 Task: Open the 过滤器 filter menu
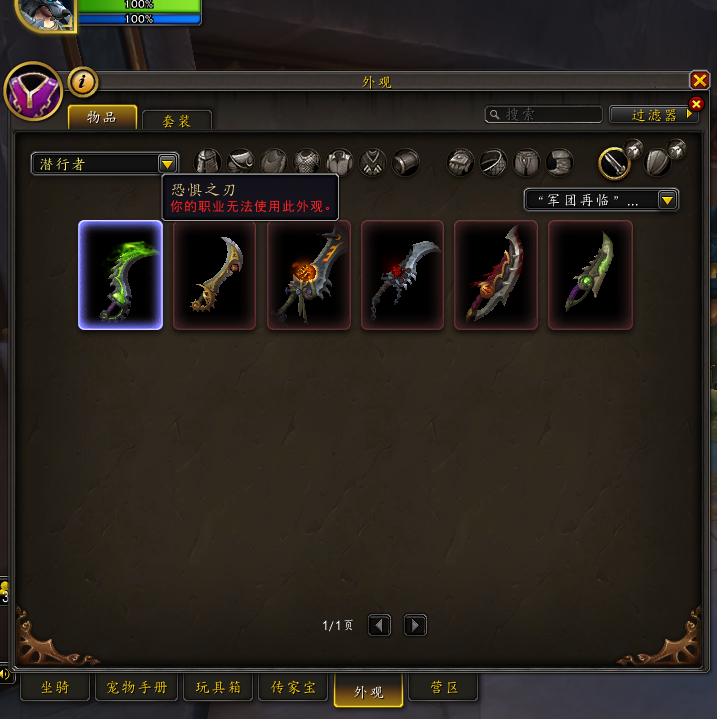point(653,115)
